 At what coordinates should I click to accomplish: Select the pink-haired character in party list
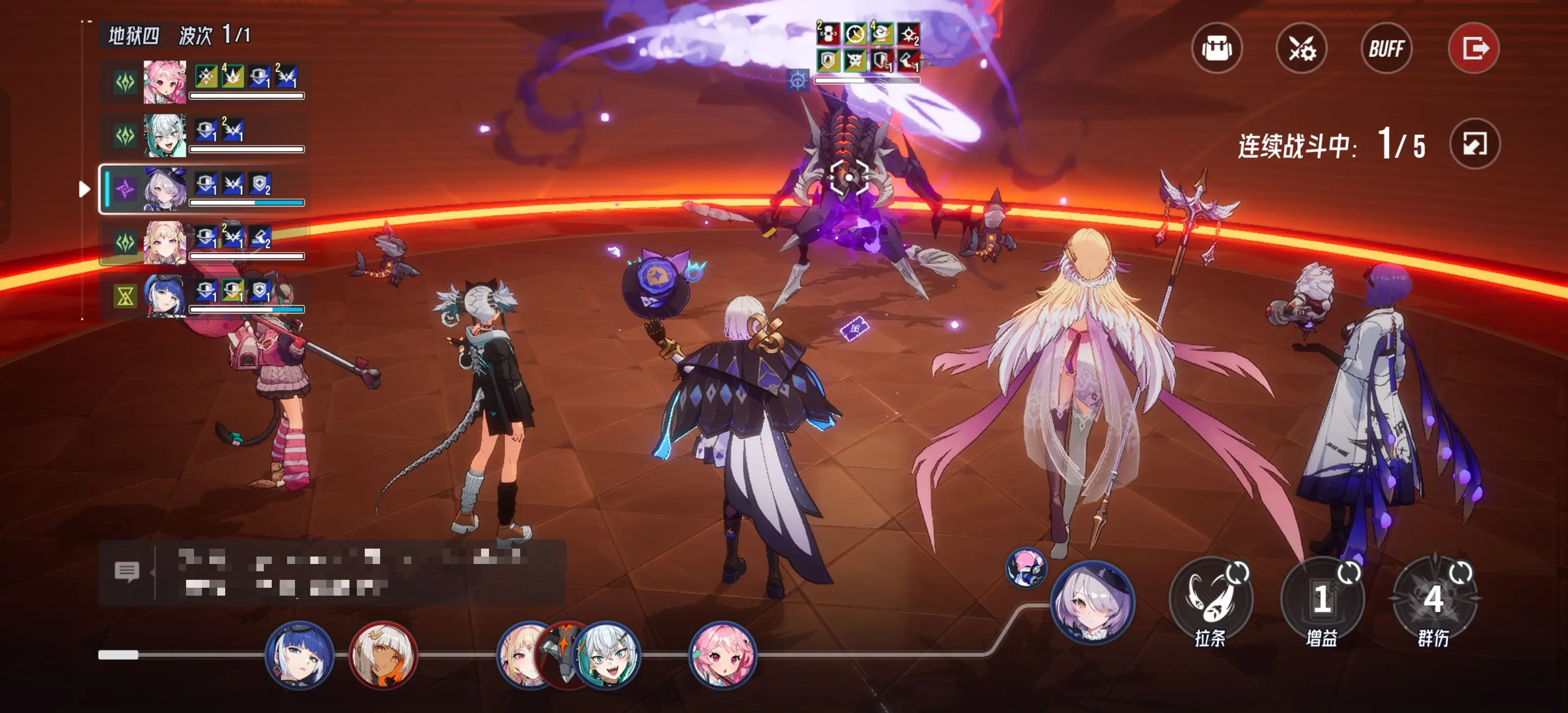coord(164,82)
